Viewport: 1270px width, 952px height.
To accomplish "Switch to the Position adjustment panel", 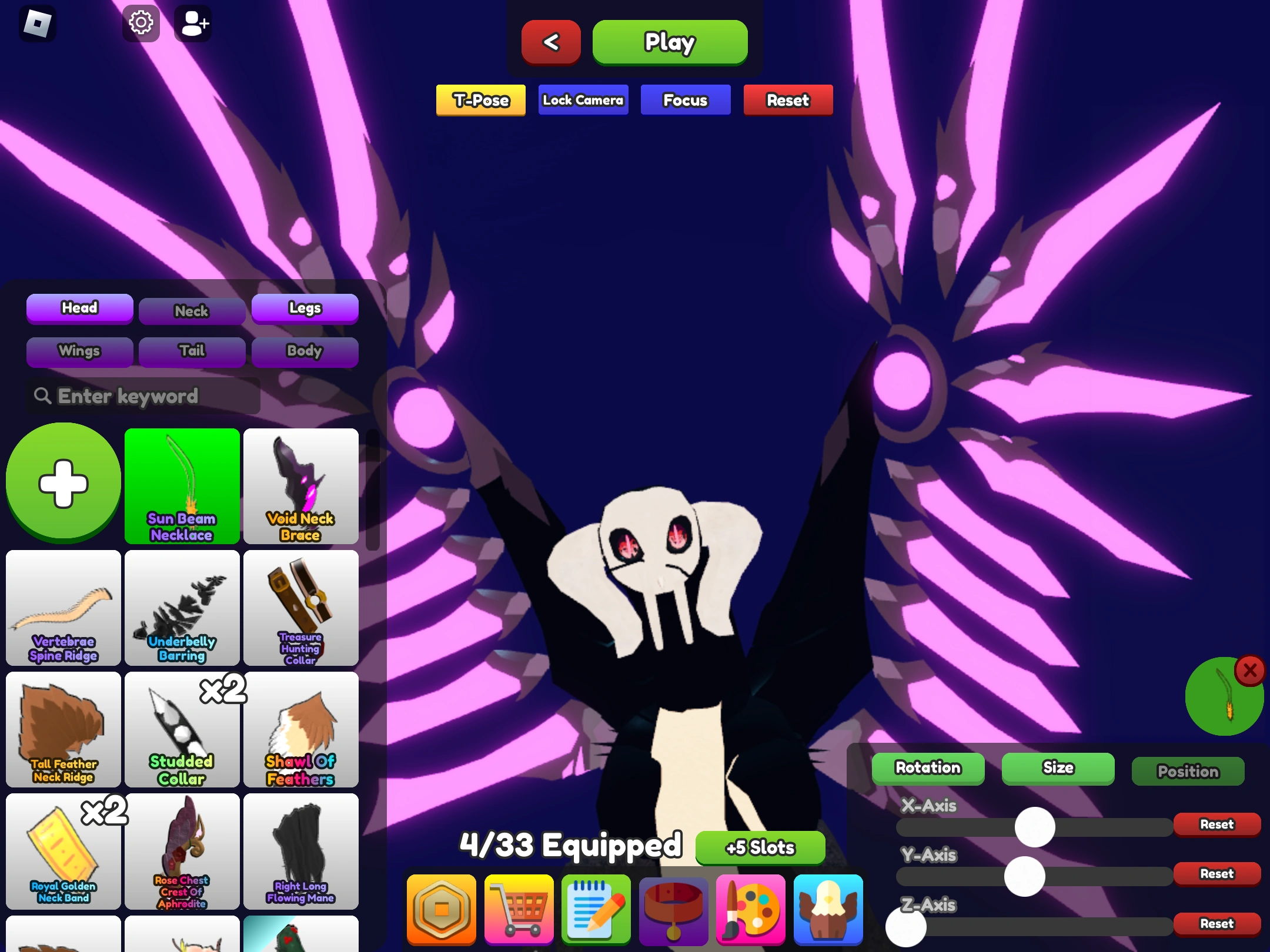I will pos(1188,771).
